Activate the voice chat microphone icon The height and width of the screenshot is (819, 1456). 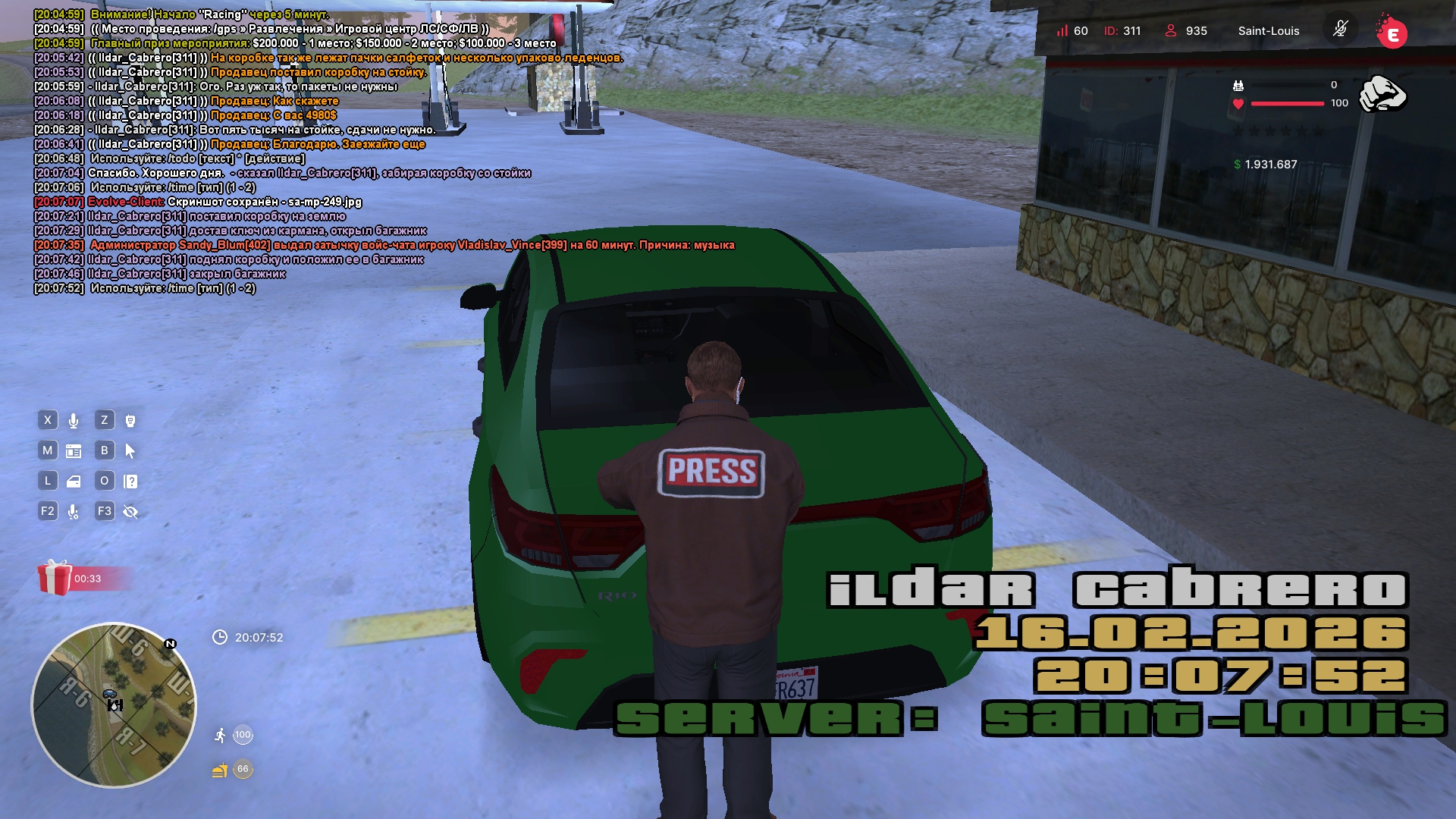pyautogui.click(x=74, y=421)
